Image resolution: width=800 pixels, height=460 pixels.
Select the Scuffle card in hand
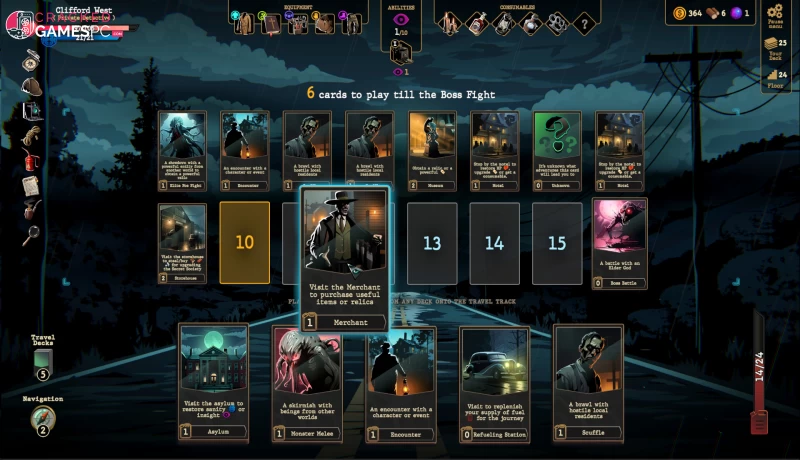(588, 381)
